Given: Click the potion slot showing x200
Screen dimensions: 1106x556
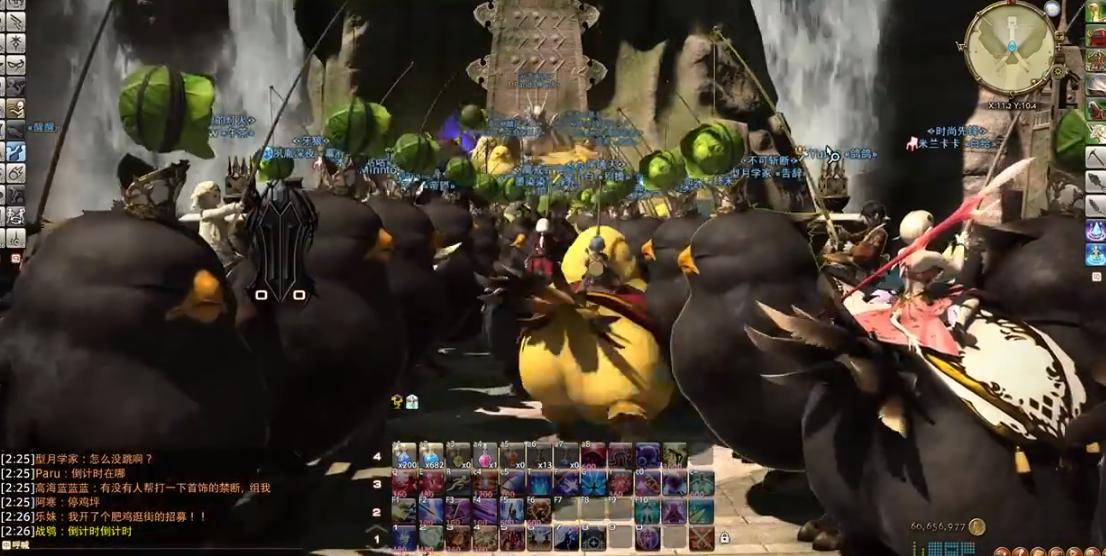Looking at the screenshot, I should click(x=405, y=456).
